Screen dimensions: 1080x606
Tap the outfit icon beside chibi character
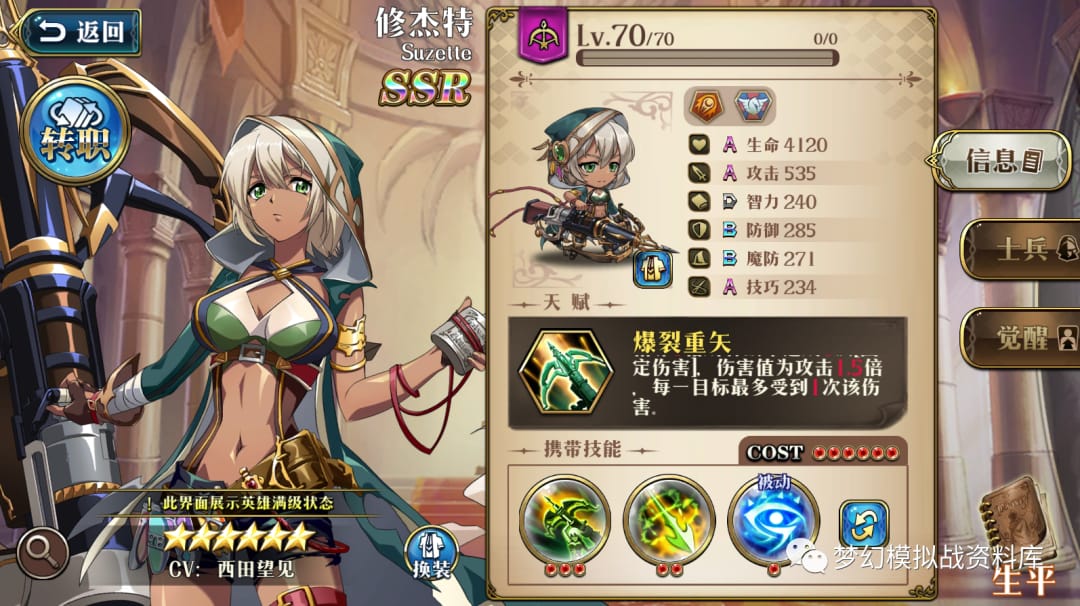652,268
